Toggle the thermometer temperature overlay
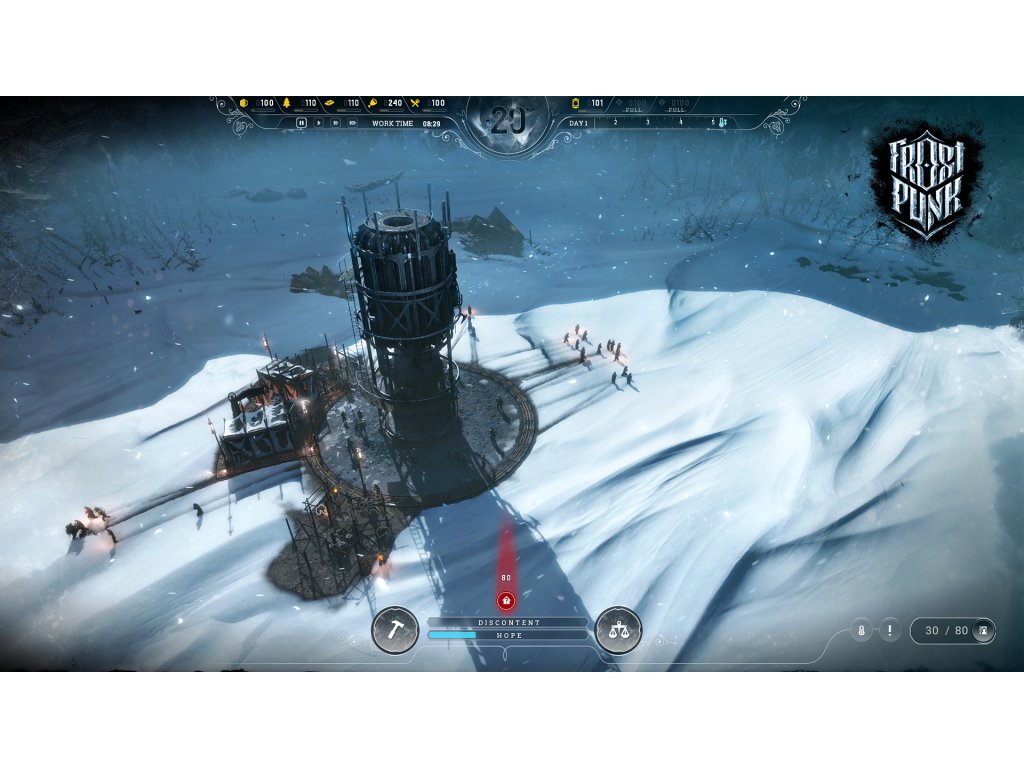 pos(860,631)
